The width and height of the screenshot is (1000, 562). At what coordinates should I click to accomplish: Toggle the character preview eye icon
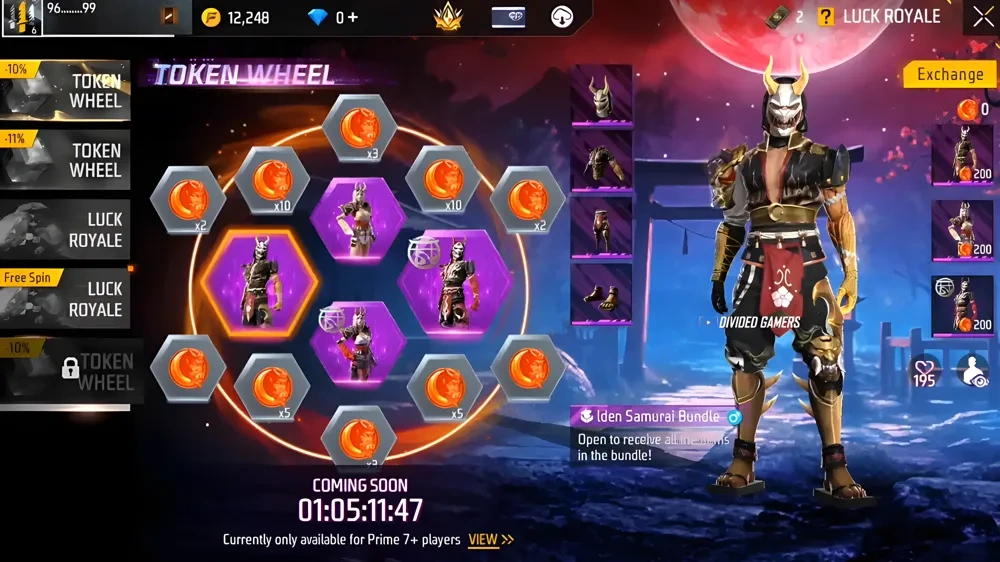(x=971, y=369)
